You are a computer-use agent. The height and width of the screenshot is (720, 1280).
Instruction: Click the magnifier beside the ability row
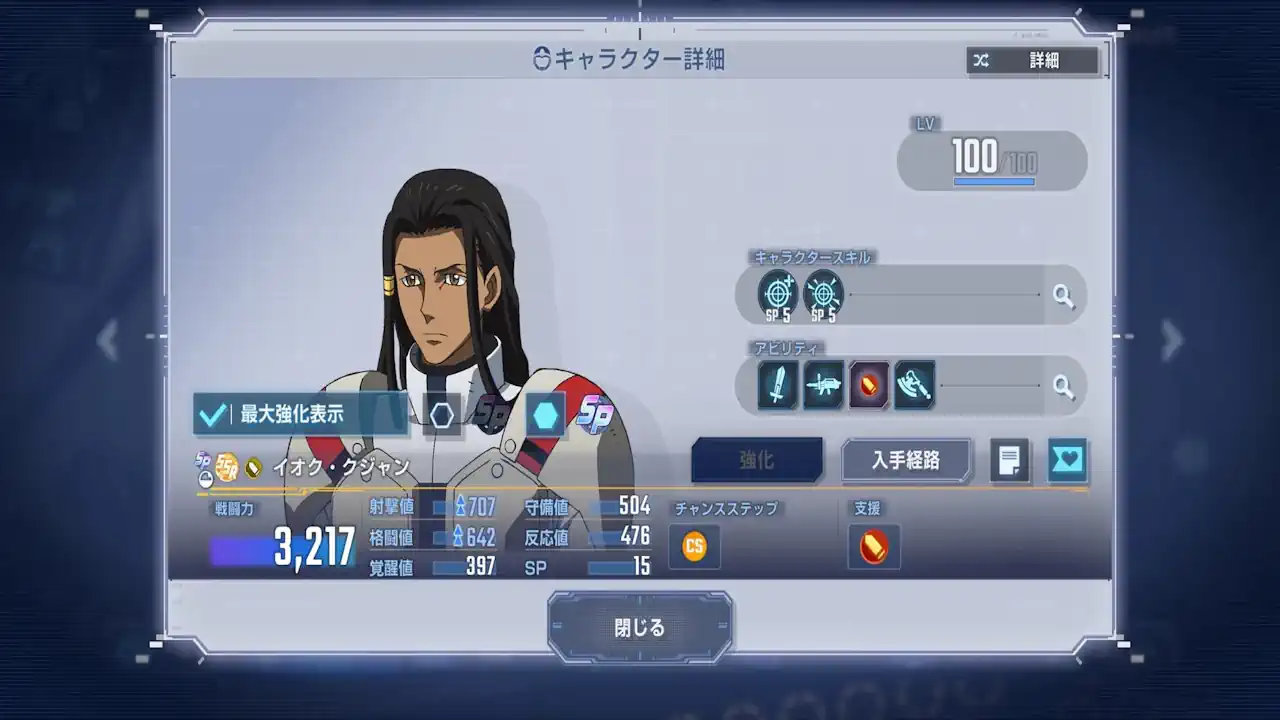[x=1064, y=385]
